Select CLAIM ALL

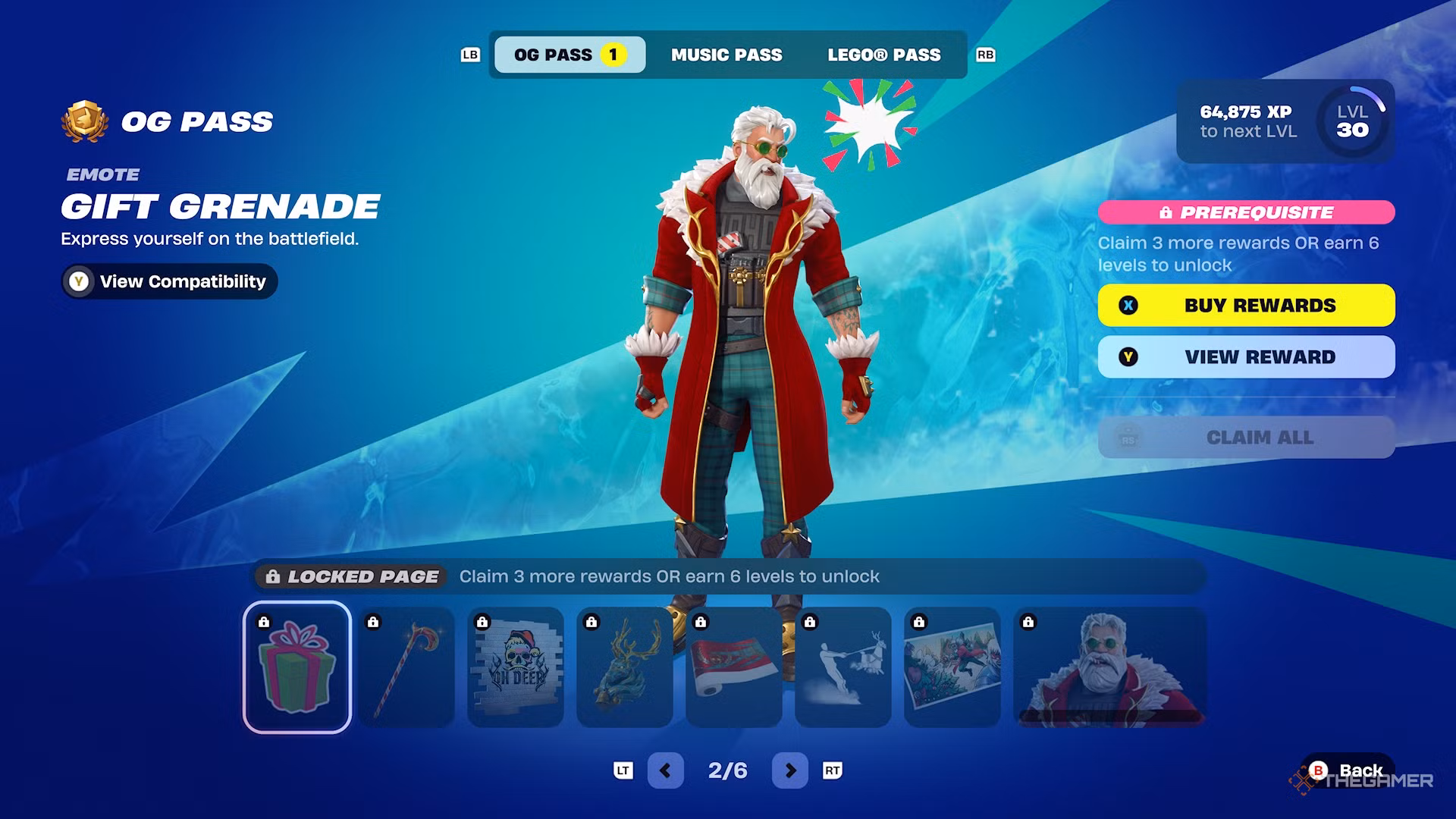pyautogui.click(x=1246, y=438)
